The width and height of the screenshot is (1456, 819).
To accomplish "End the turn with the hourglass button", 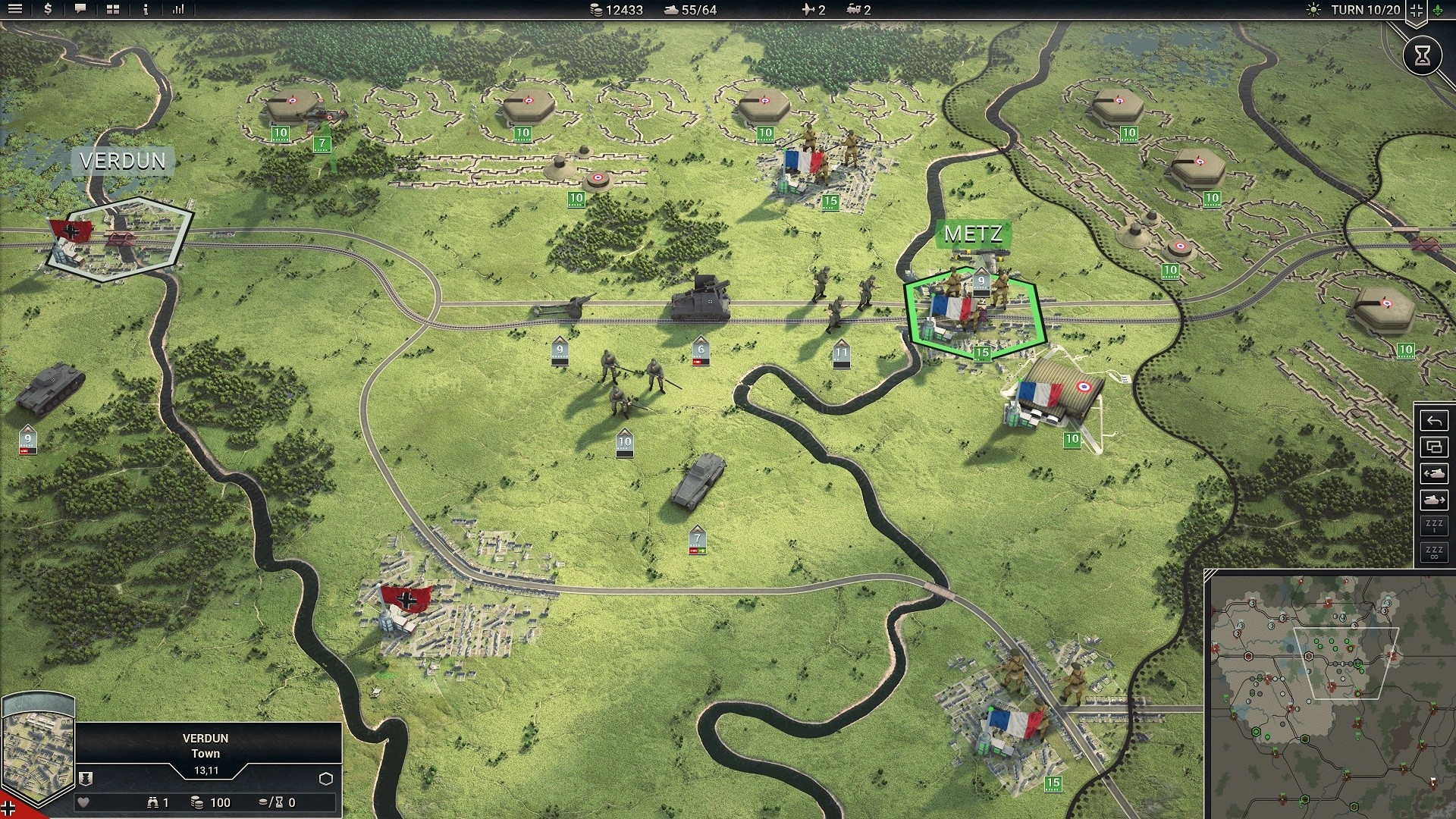I will coord(1424,55).
